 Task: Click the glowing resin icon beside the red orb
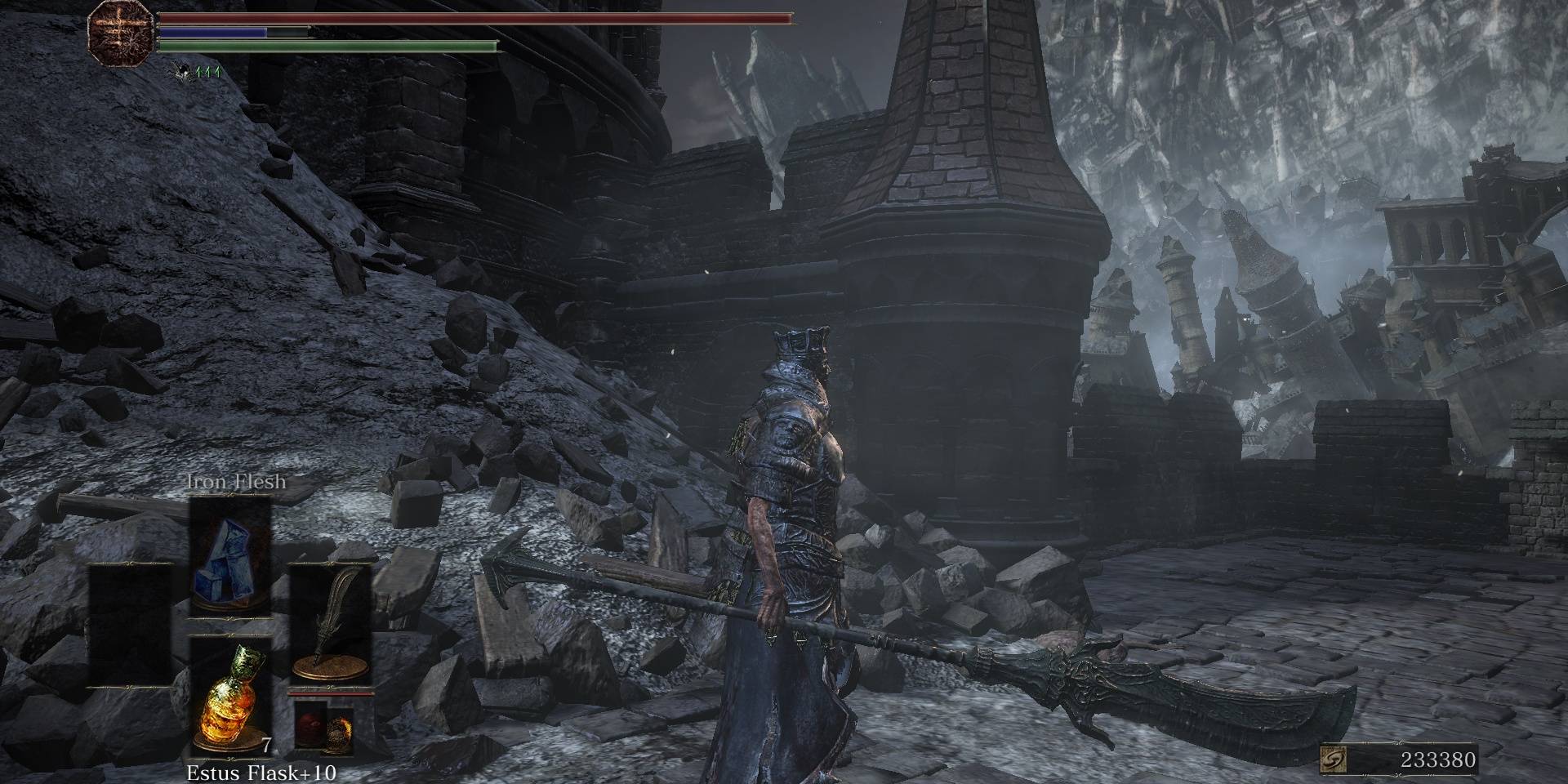coord(341,729)
